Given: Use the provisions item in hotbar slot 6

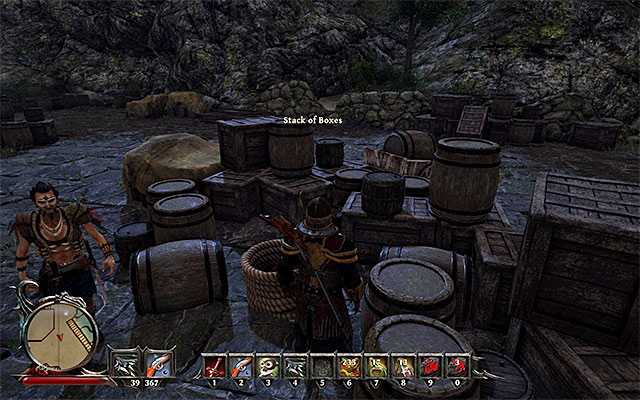Looking at the screenshot, I should 348,364.
